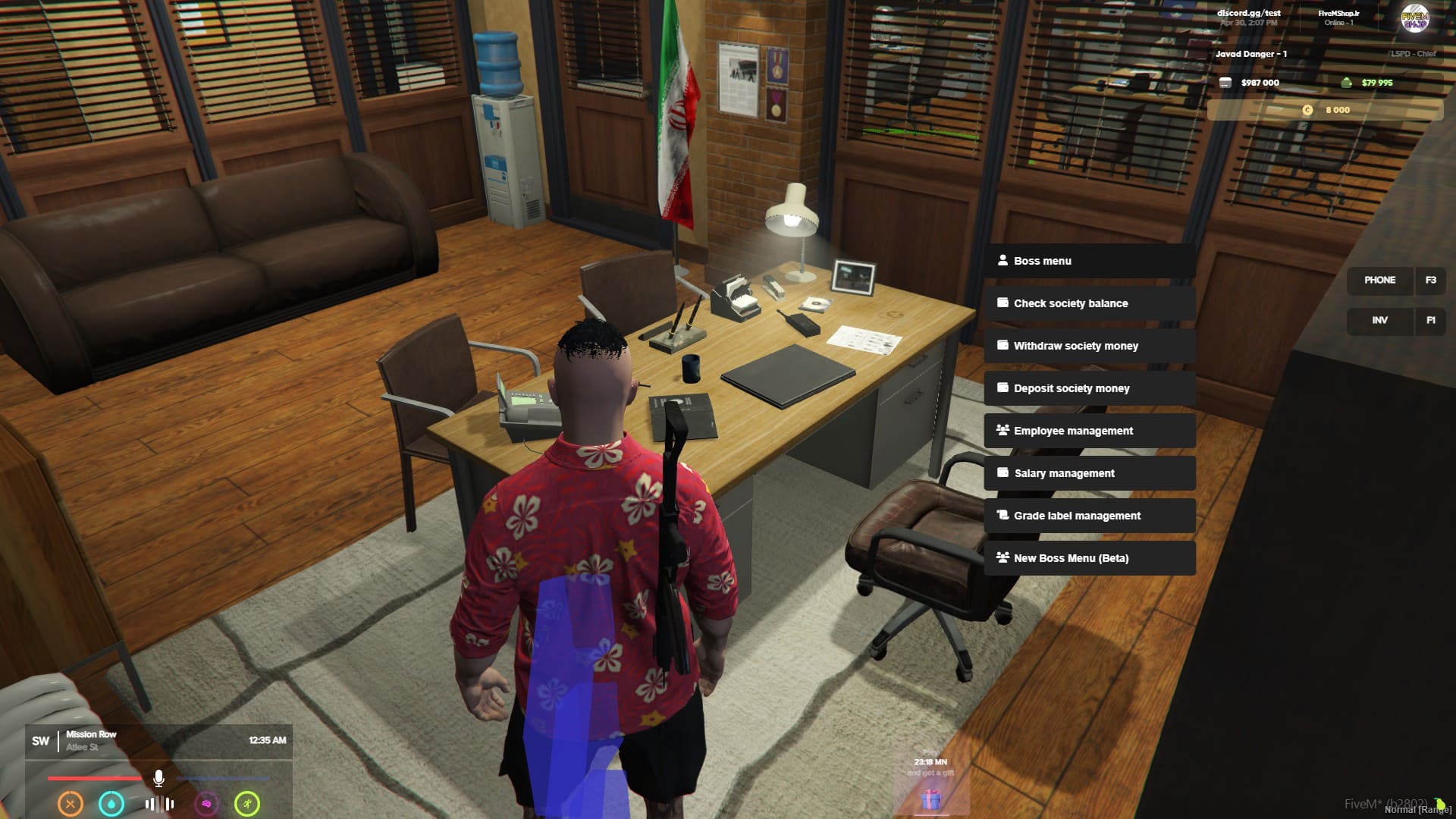Viewport: 1456px width, 819px height.
Task: Open Employee management
Action: click(1089, 431)
